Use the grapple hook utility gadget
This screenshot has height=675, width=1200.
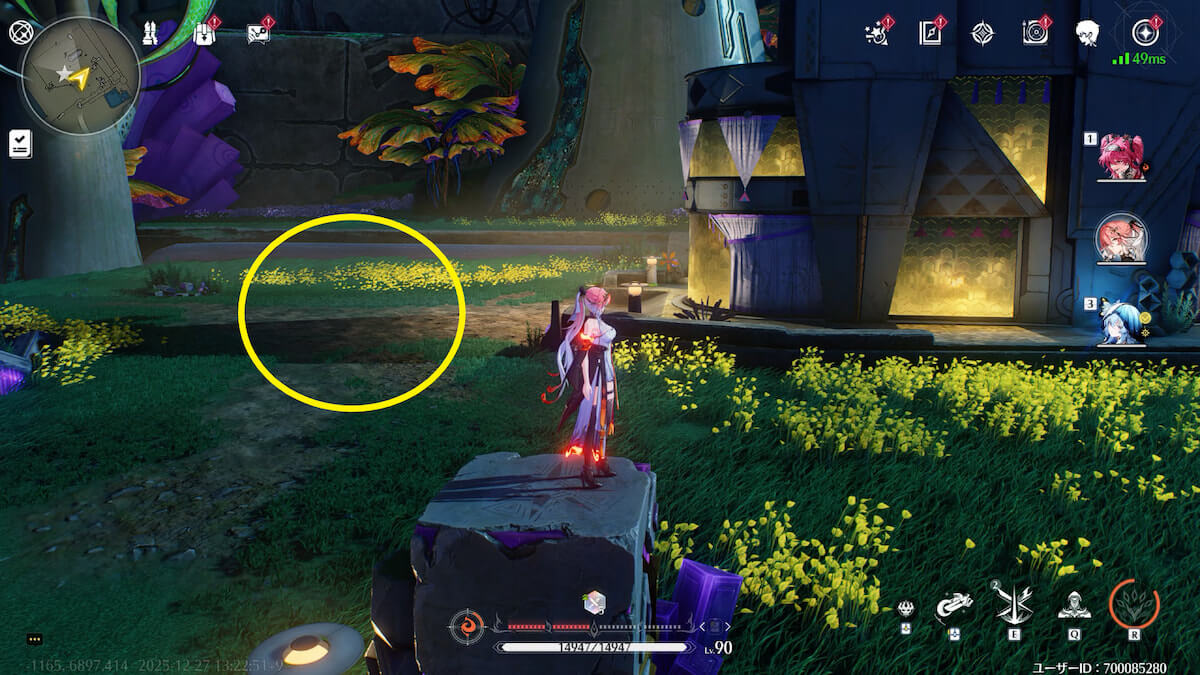pyautogui.click(x=954, y=606)
